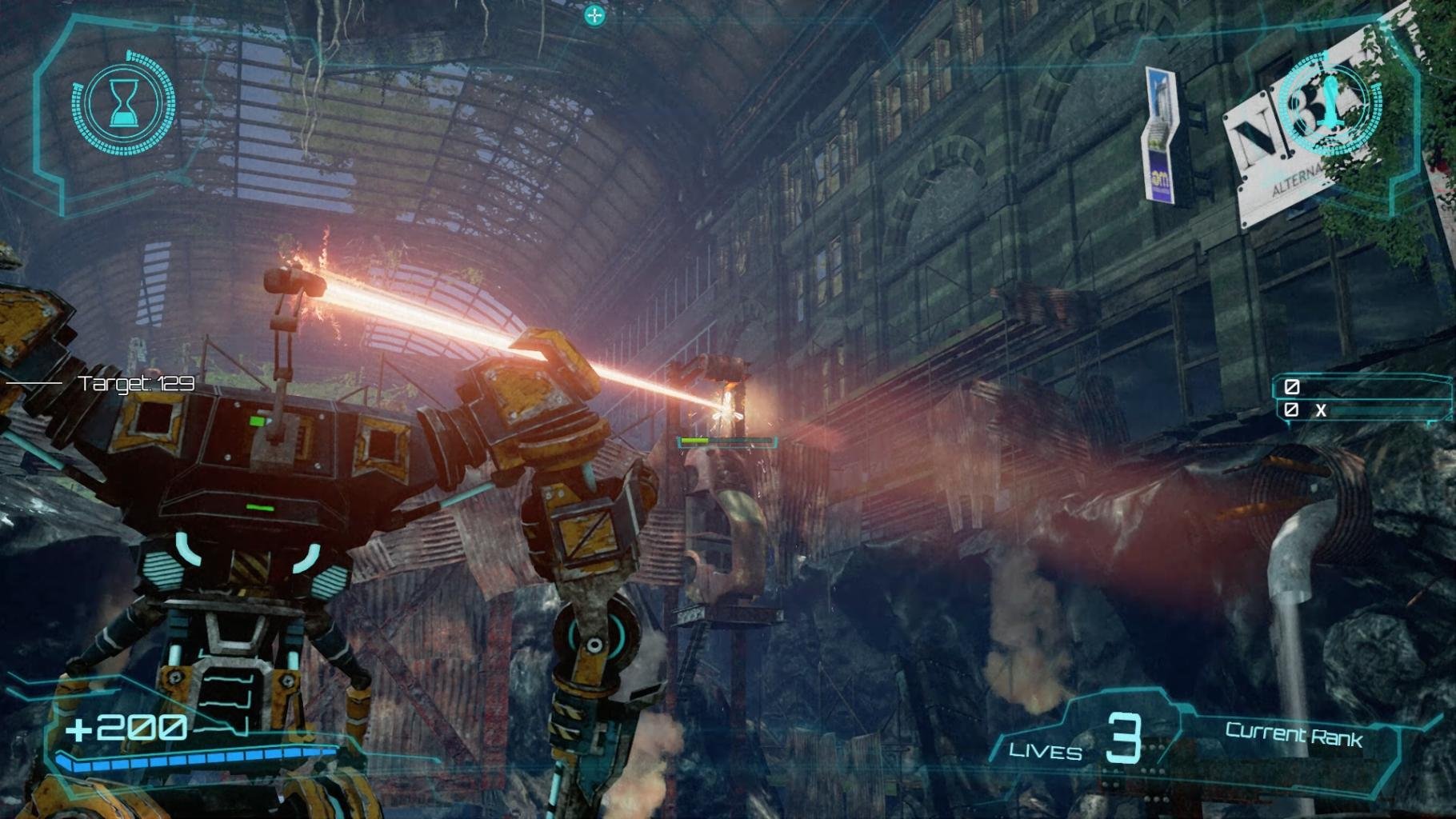The image size is (1456, 819).
Task: Select the crosshair reticle at top center
Action: coord(595,14)
